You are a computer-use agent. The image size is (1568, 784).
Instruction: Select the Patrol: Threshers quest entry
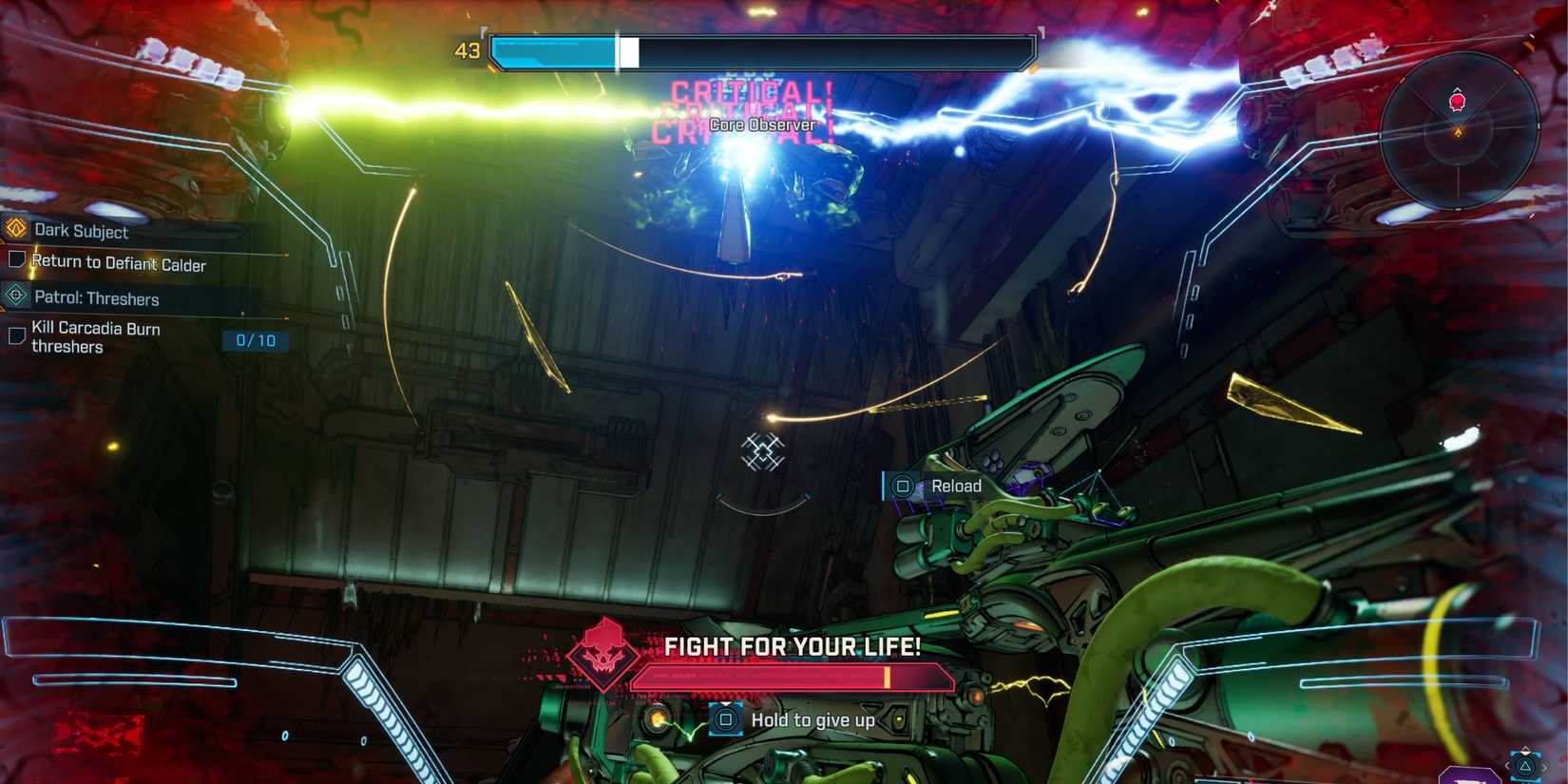[95, 298]
